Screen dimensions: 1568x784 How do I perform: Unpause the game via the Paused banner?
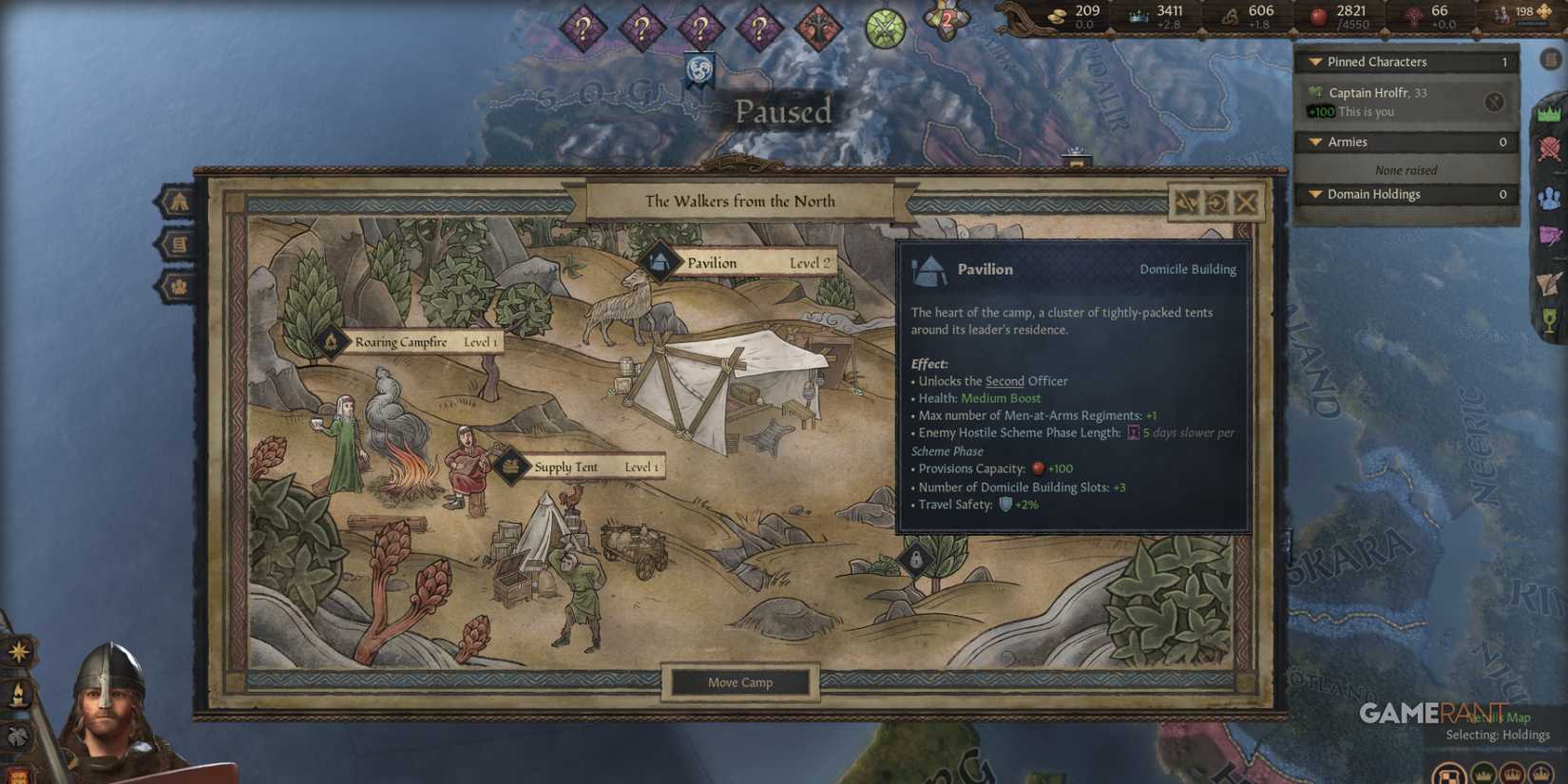(782, 111)
